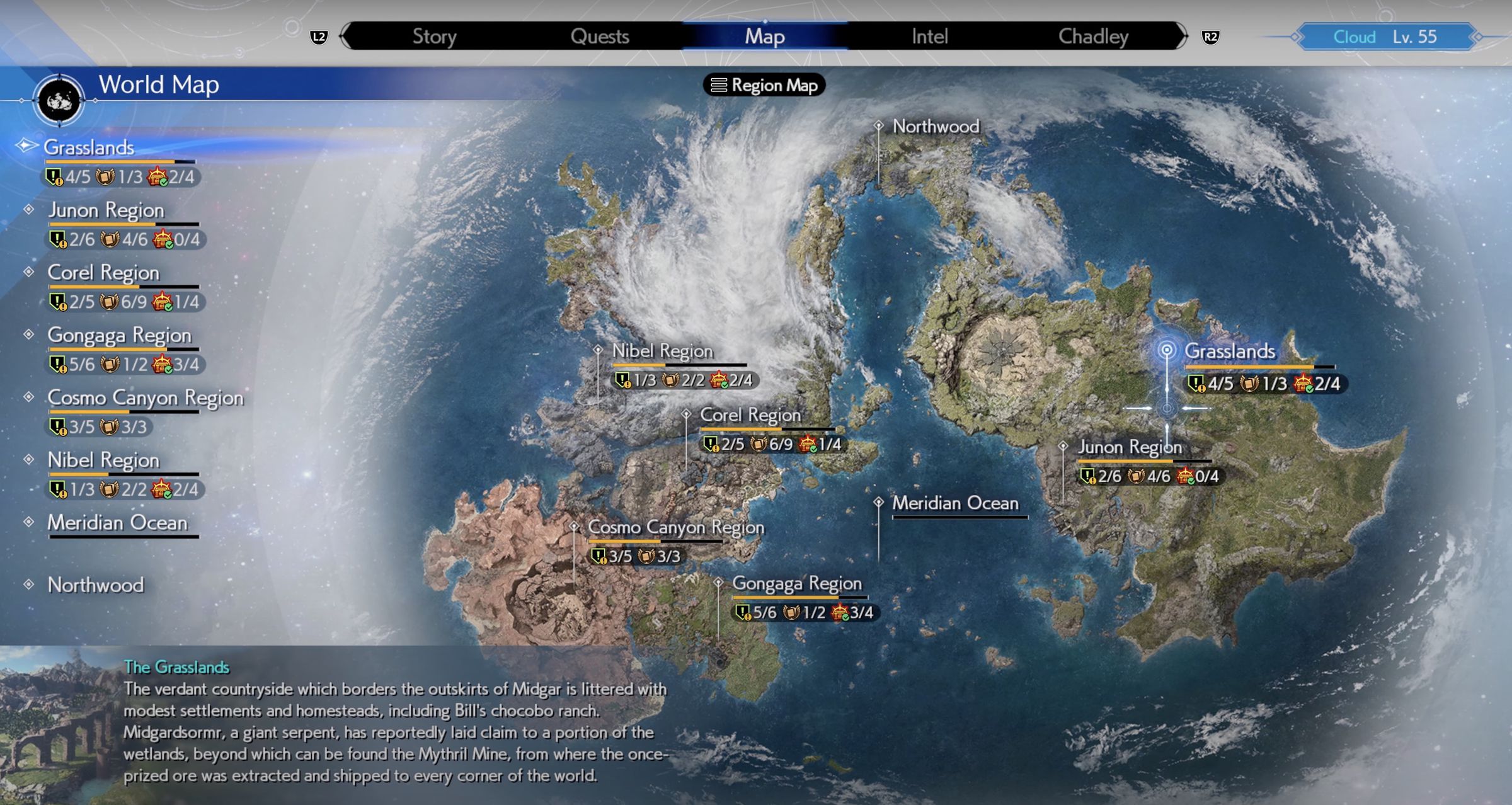Open the Region Map view
Screen dimensions: 1512x805
pyautogui.click(x=764, y=86)
